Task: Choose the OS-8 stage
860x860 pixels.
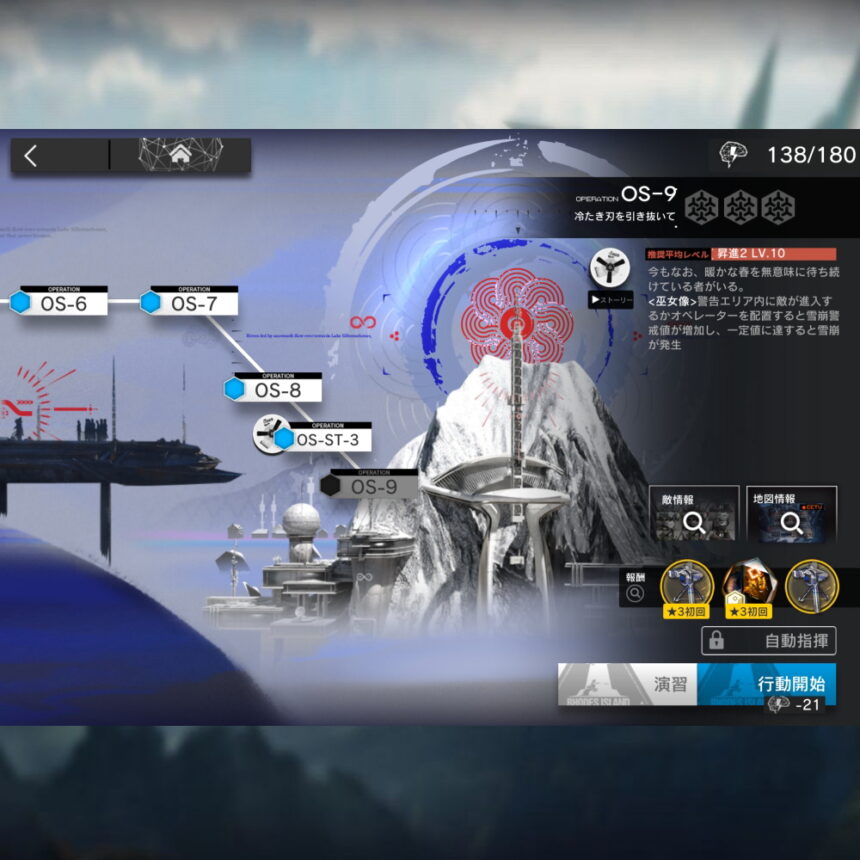Action: tap(276, 389)
